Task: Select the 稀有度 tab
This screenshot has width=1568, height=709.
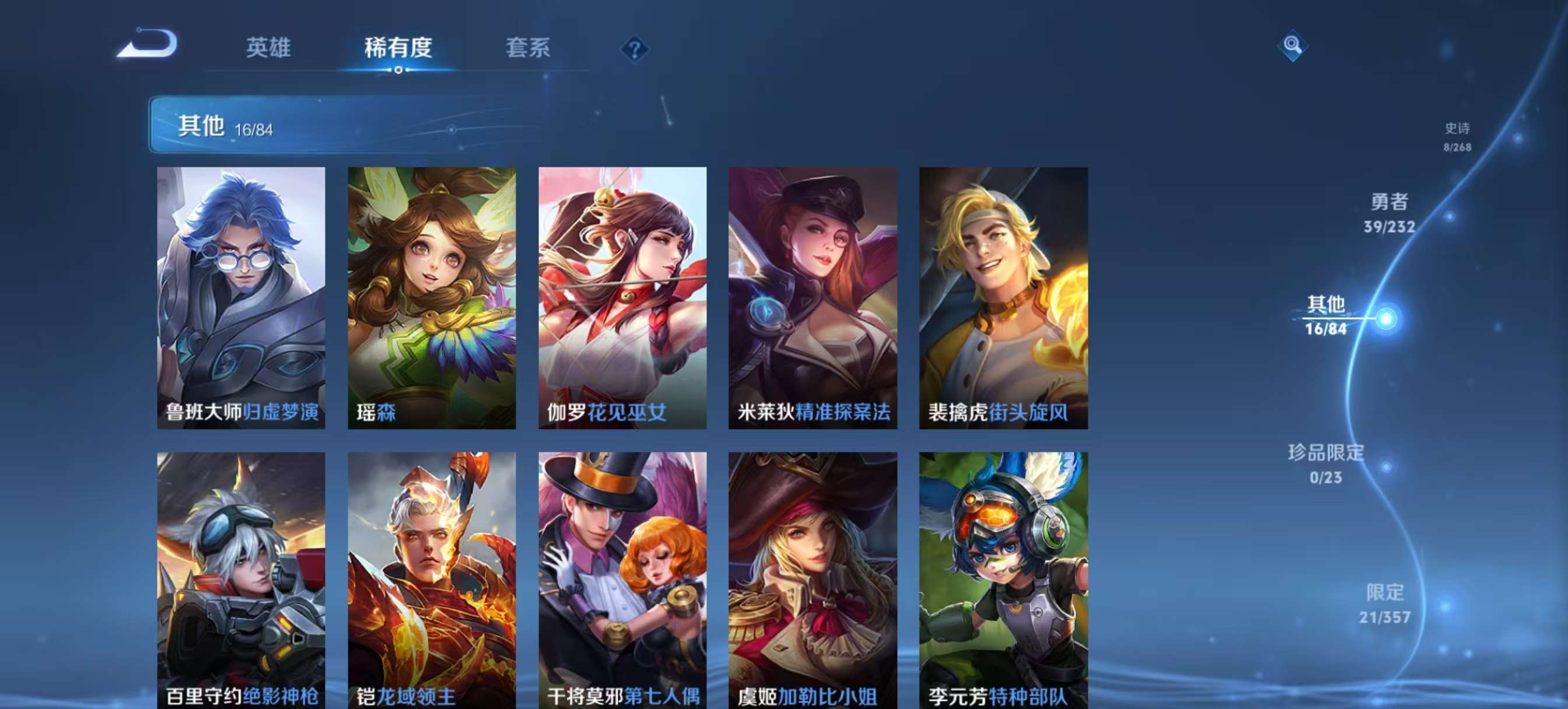Action: pyautogui.click(x=398, y=49)
